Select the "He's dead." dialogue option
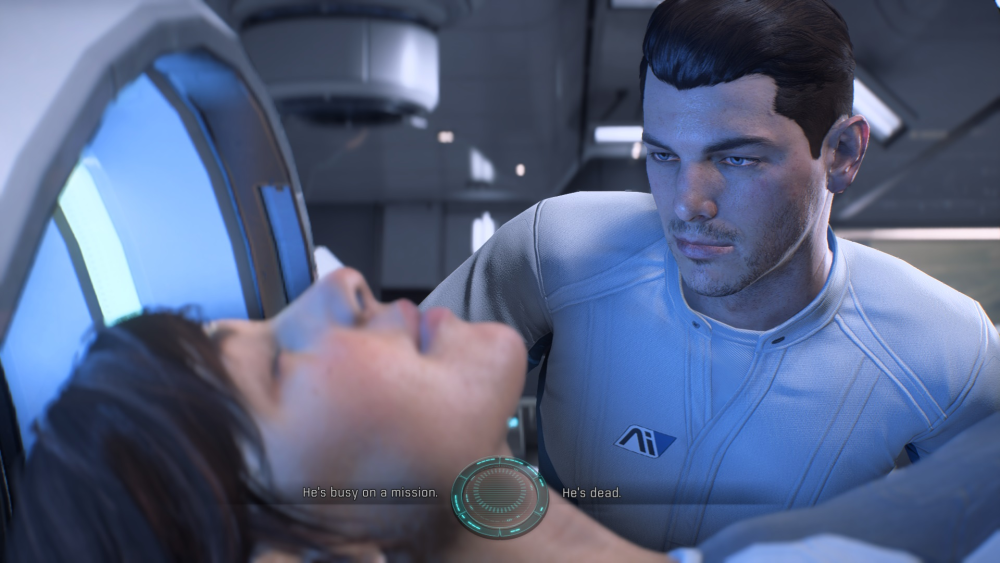The width and height of the screenshot is (1000, 563). pos(591,493)
